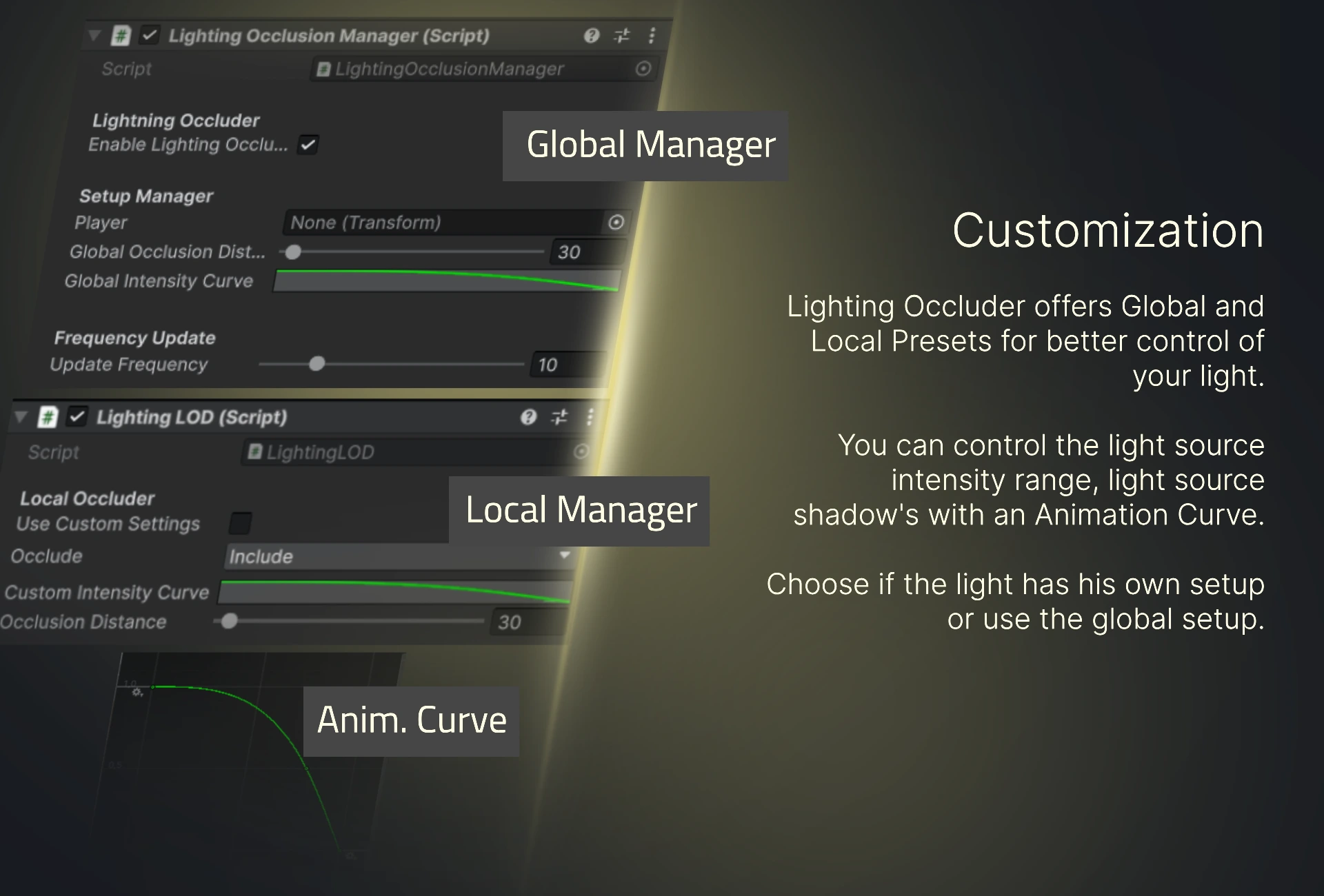Image resolution: width=1324 pixels, height=896 pixels.
Task: Collapse the Lighting LOD component
Action: (21, 416)
